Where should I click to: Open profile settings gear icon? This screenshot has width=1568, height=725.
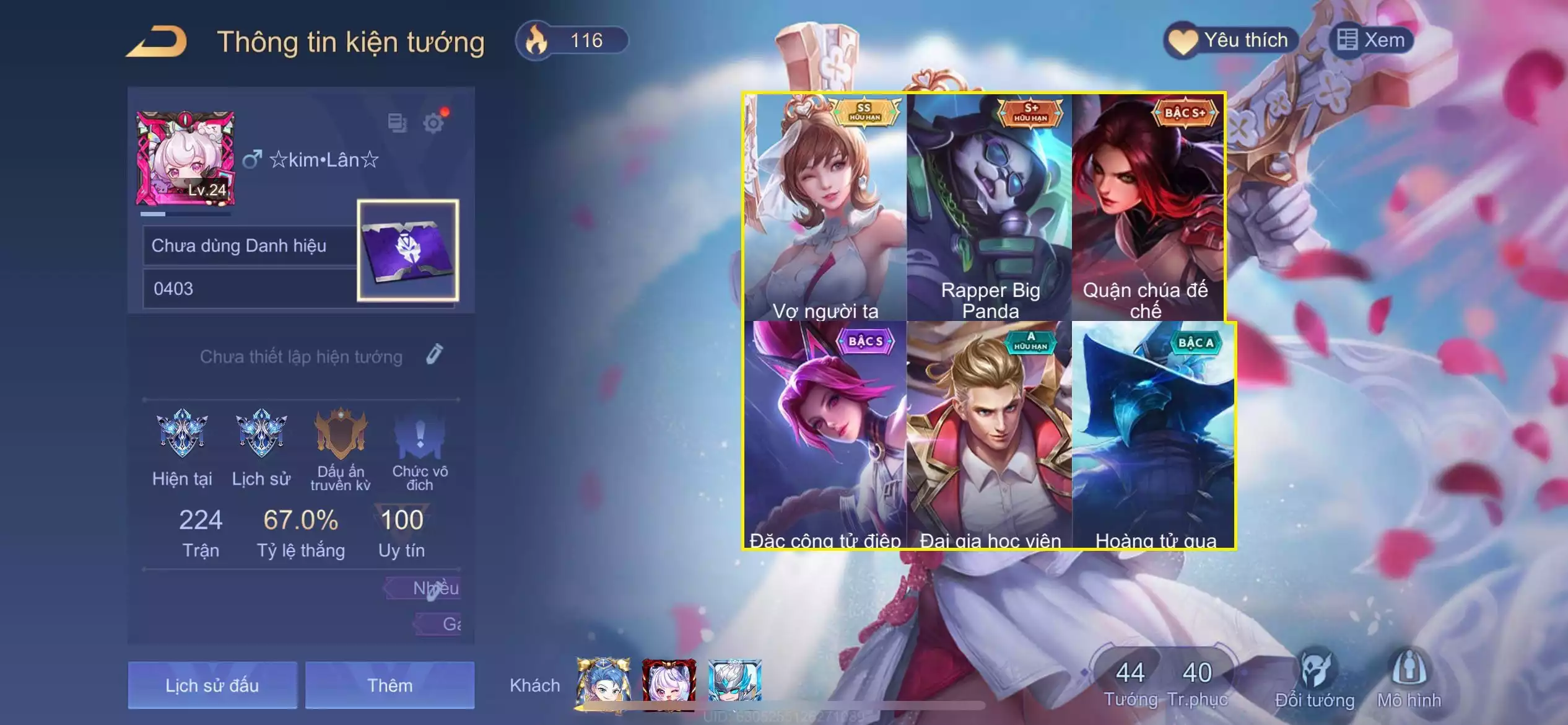pos(433,123)
